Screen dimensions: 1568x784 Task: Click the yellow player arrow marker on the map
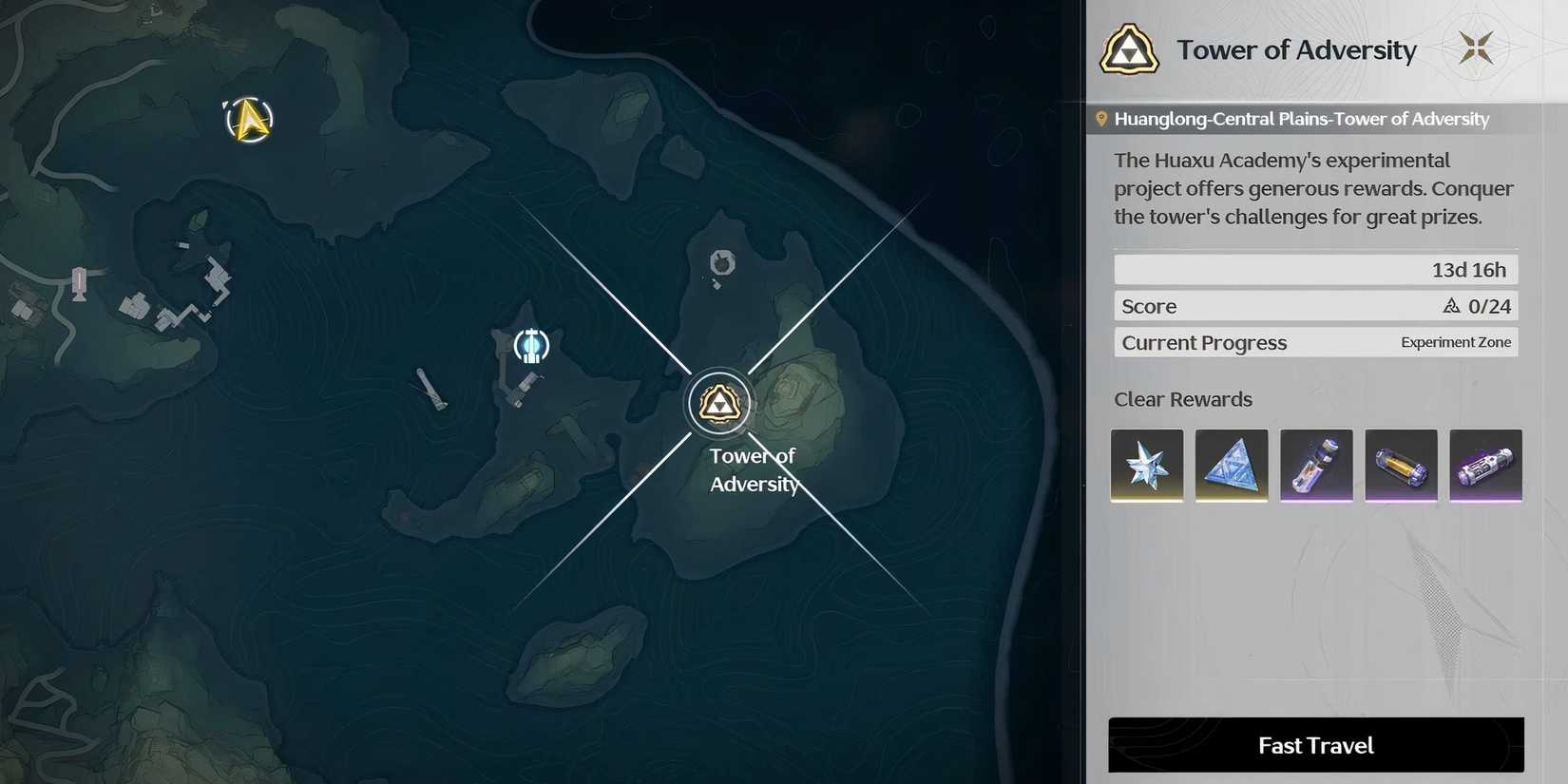click(x=248, y=121)
